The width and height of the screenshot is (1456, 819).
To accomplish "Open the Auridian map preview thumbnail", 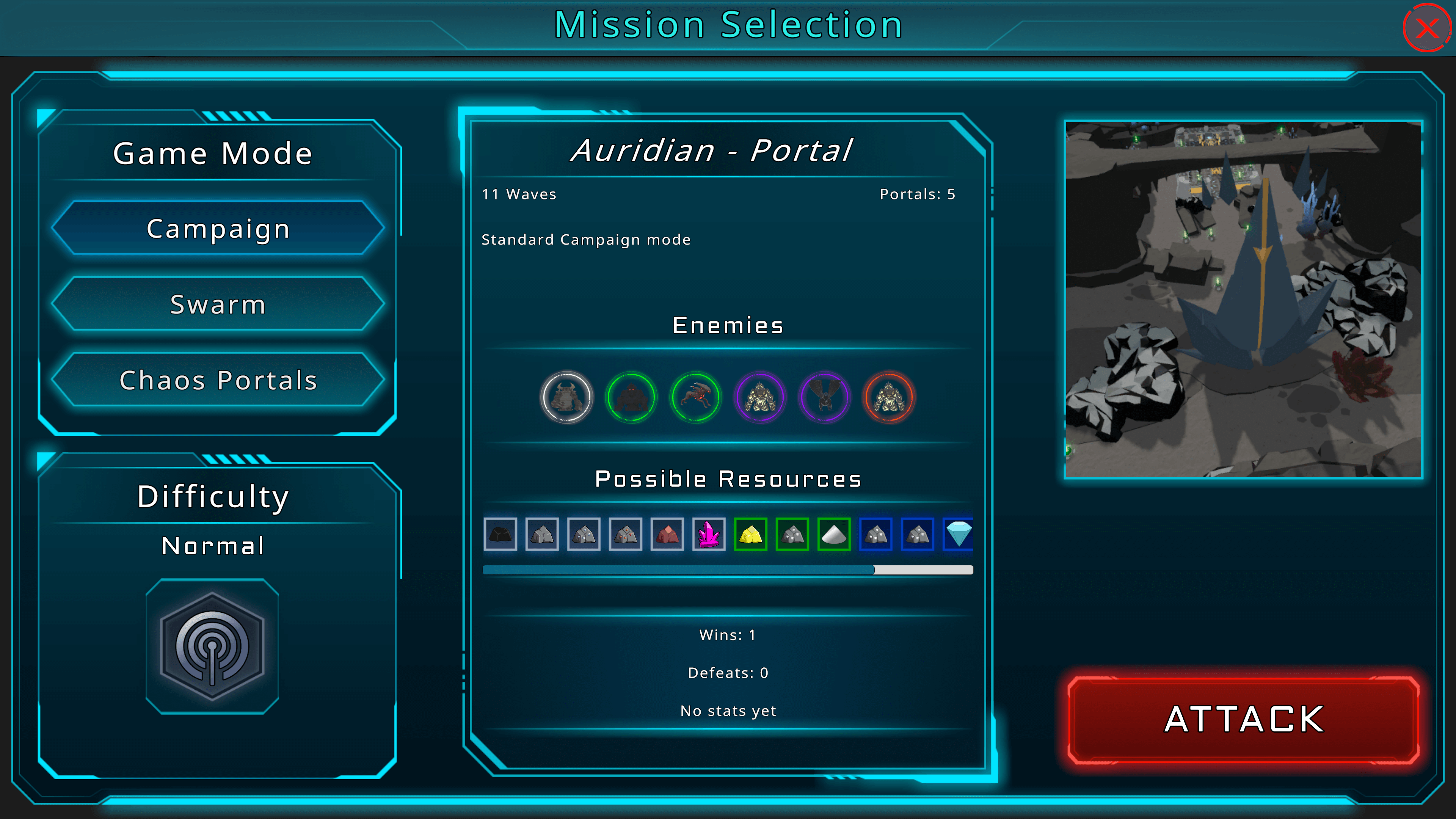I will (x=1243, y=300).
